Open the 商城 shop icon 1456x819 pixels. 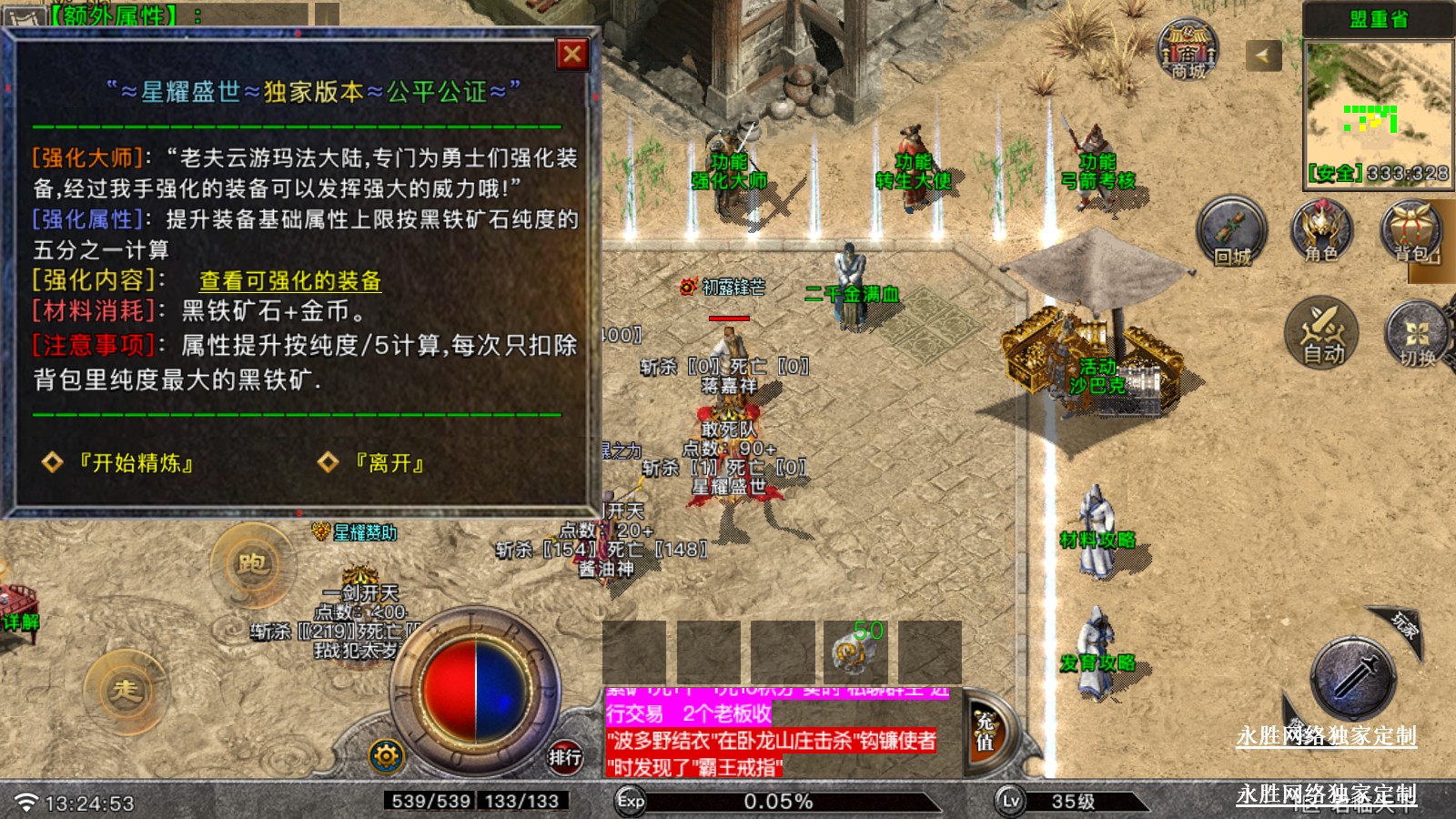(1188, 50)
